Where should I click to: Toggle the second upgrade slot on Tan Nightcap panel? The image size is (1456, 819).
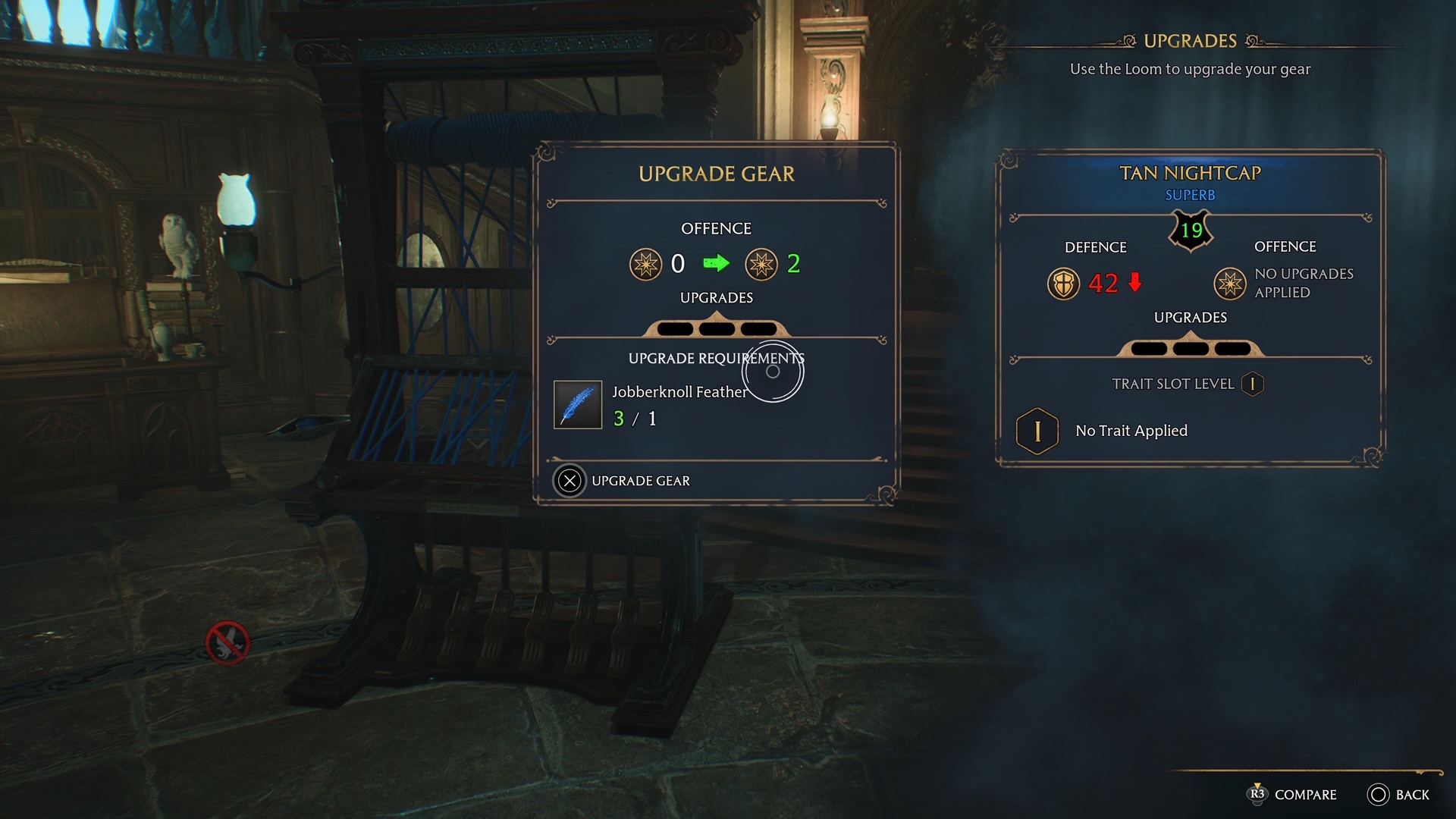(1189, 347)
